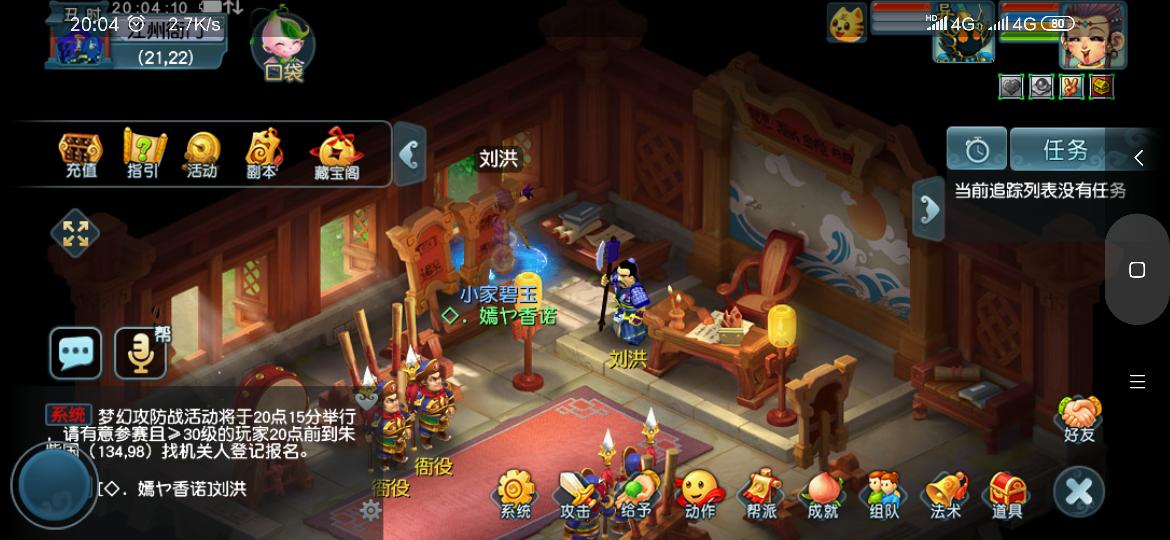This screenshot has height=540, width=1170.
Task: Open the 副本 dungeon menu
Action: coord(262,153)
